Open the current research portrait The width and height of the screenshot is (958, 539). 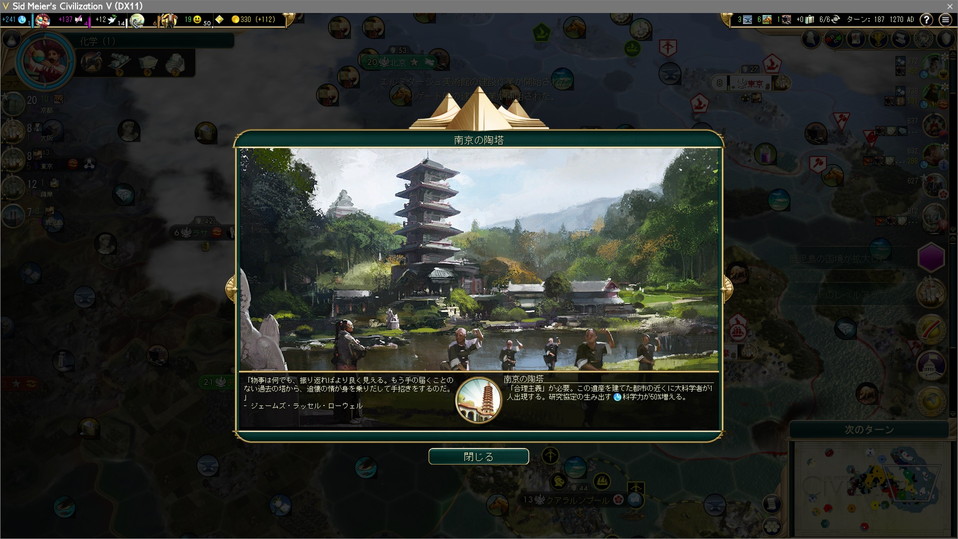point(45,58)
